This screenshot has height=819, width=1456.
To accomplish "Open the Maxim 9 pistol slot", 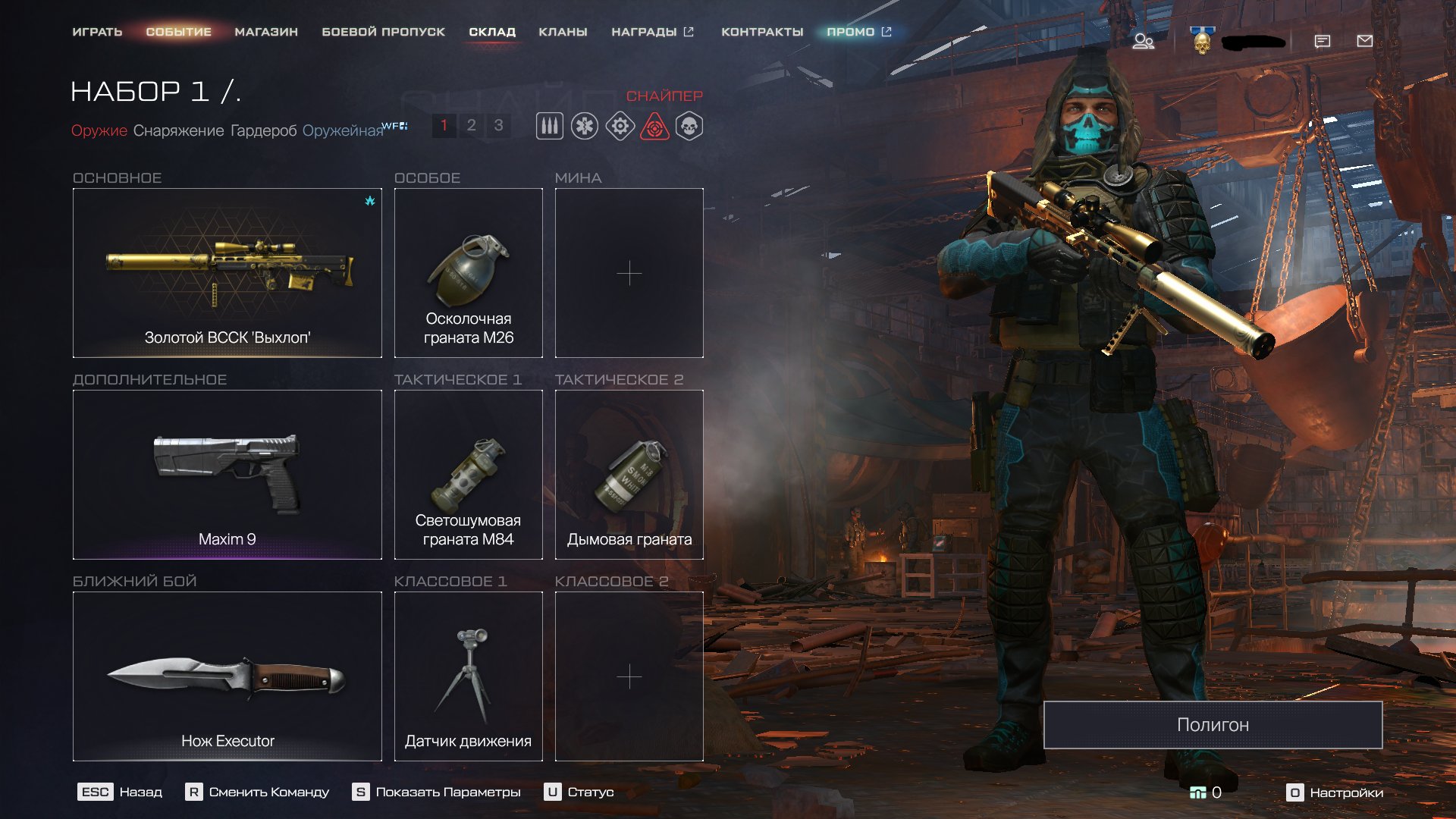I will click(x=227, y=474).
